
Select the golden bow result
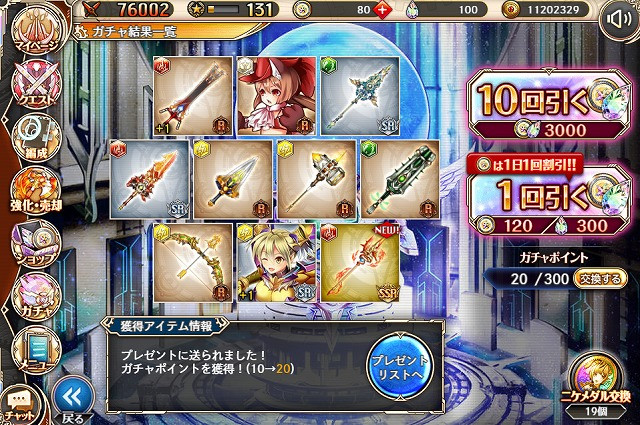tap(190, 262)
